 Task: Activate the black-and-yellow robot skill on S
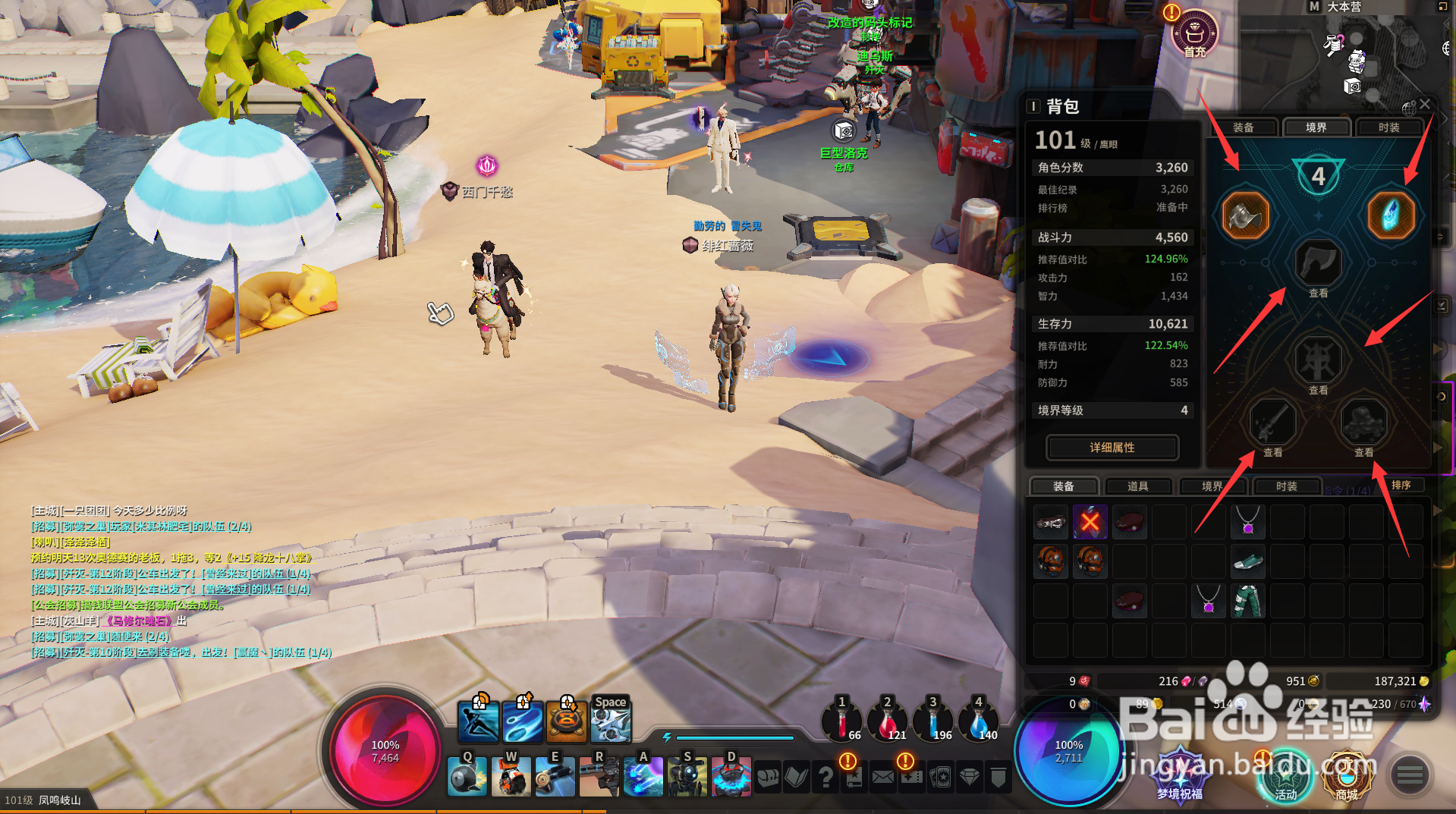tap(687, 777)
